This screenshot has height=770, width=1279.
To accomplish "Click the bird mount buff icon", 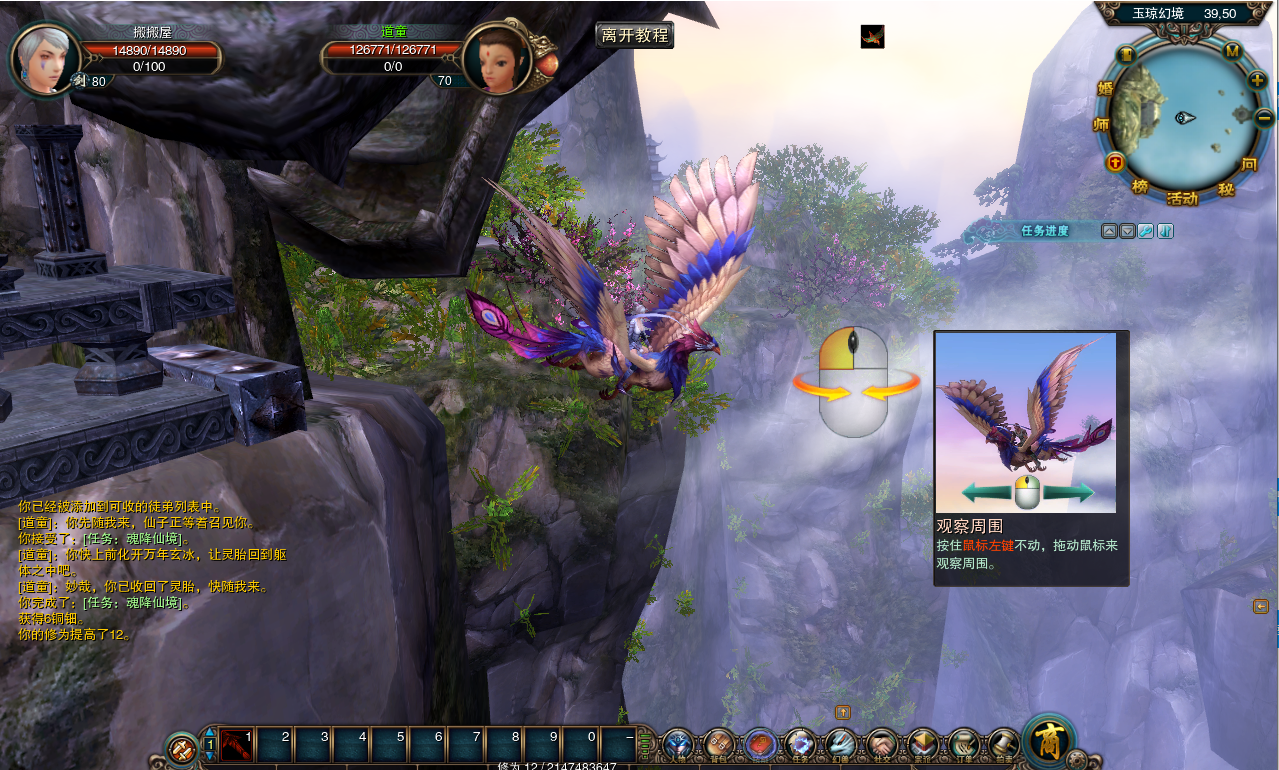I will point(872,37).
